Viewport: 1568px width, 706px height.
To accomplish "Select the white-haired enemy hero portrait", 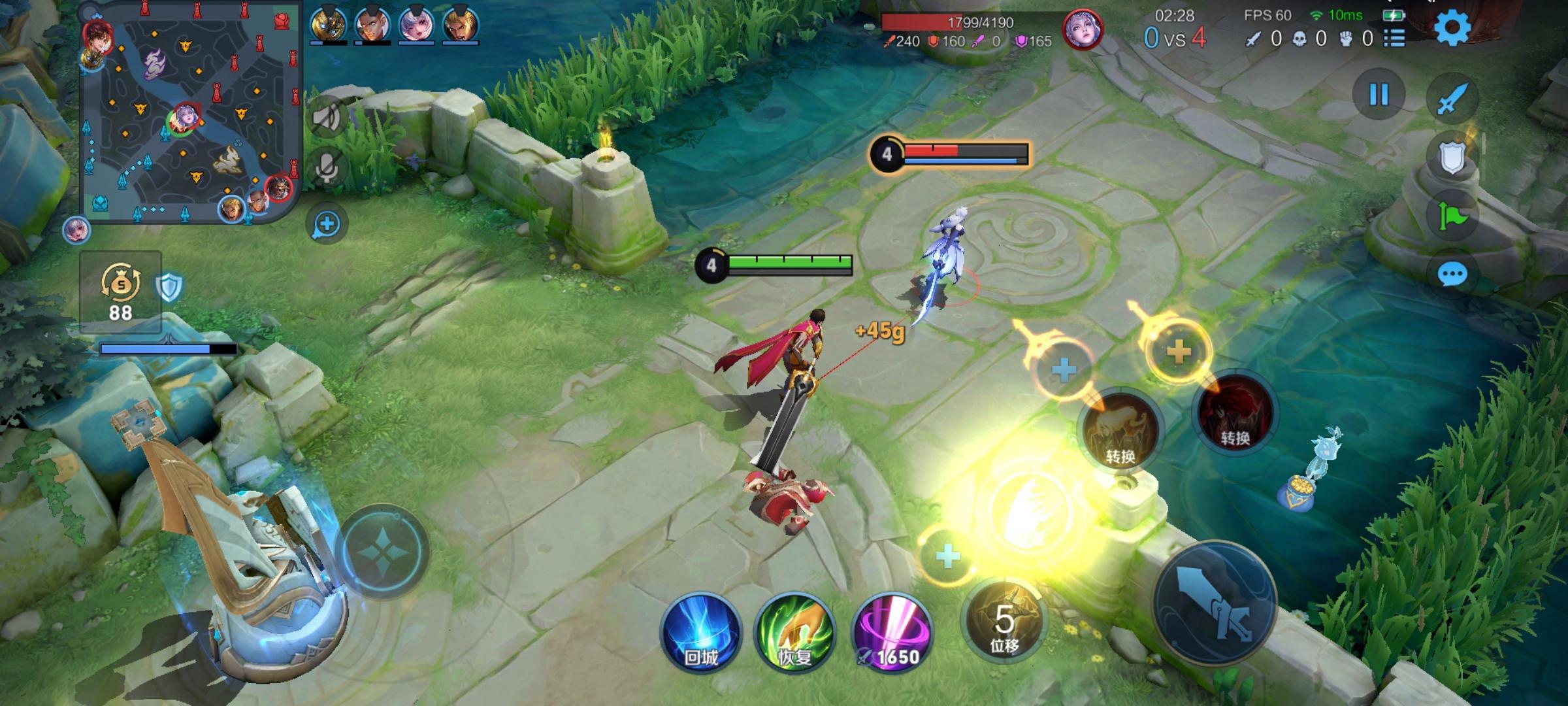I will pyautogui.click(x=1083, y=30).
